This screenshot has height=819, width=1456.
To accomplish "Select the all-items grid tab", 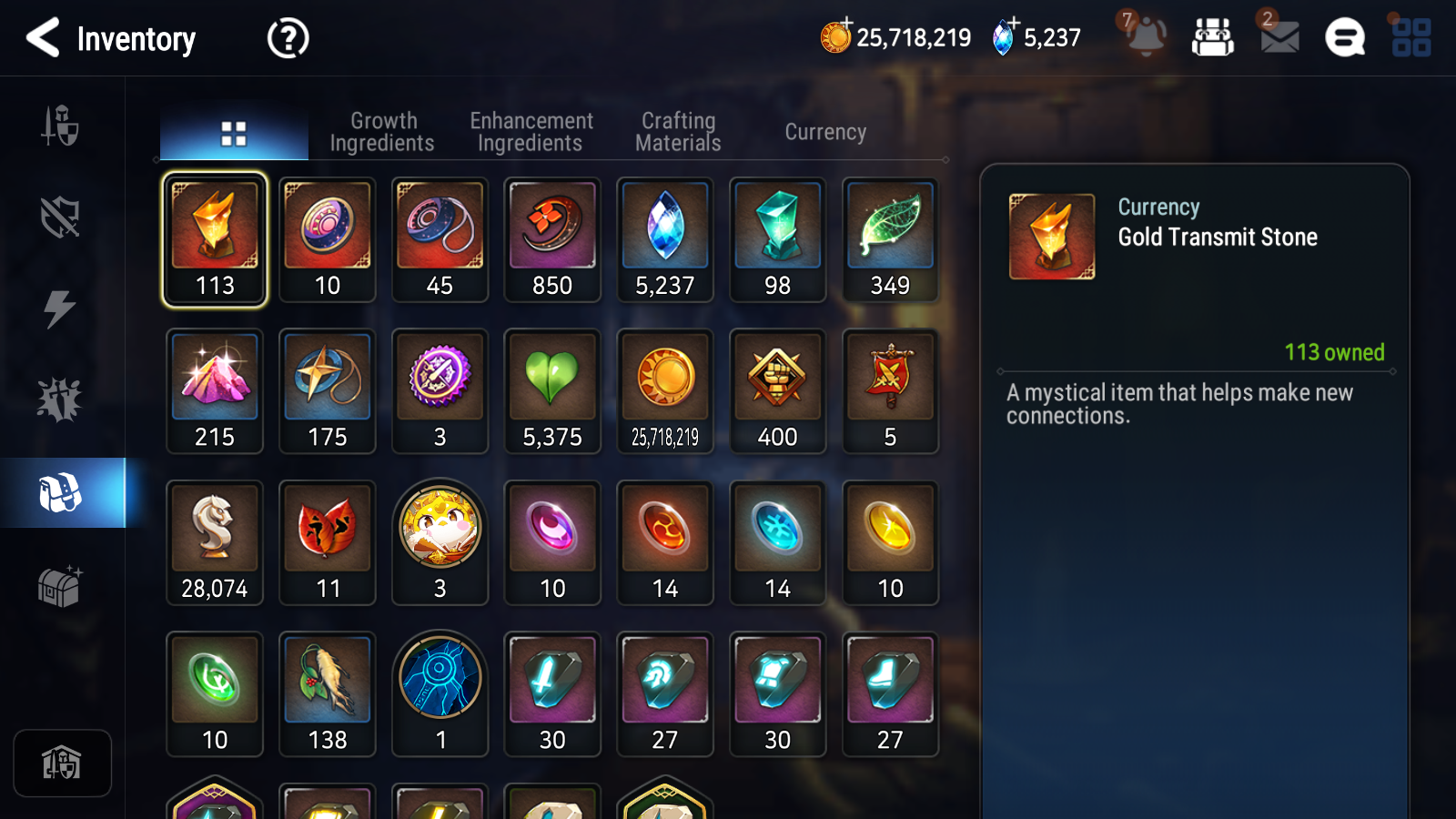I will (234, 134).
